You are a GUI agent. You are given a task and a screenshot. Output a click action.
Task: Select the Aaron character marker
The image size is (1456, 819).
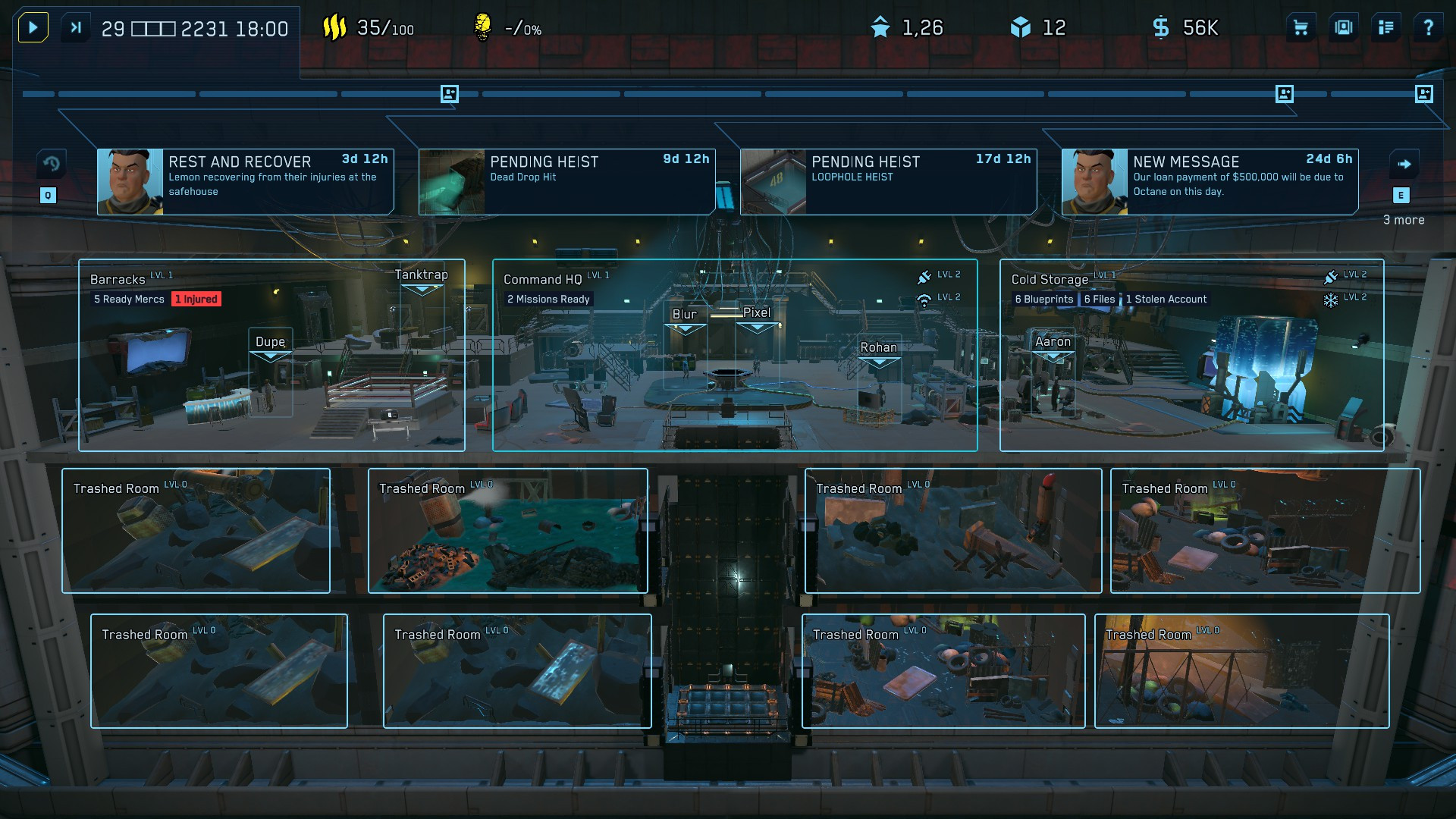pos(1053,342)
